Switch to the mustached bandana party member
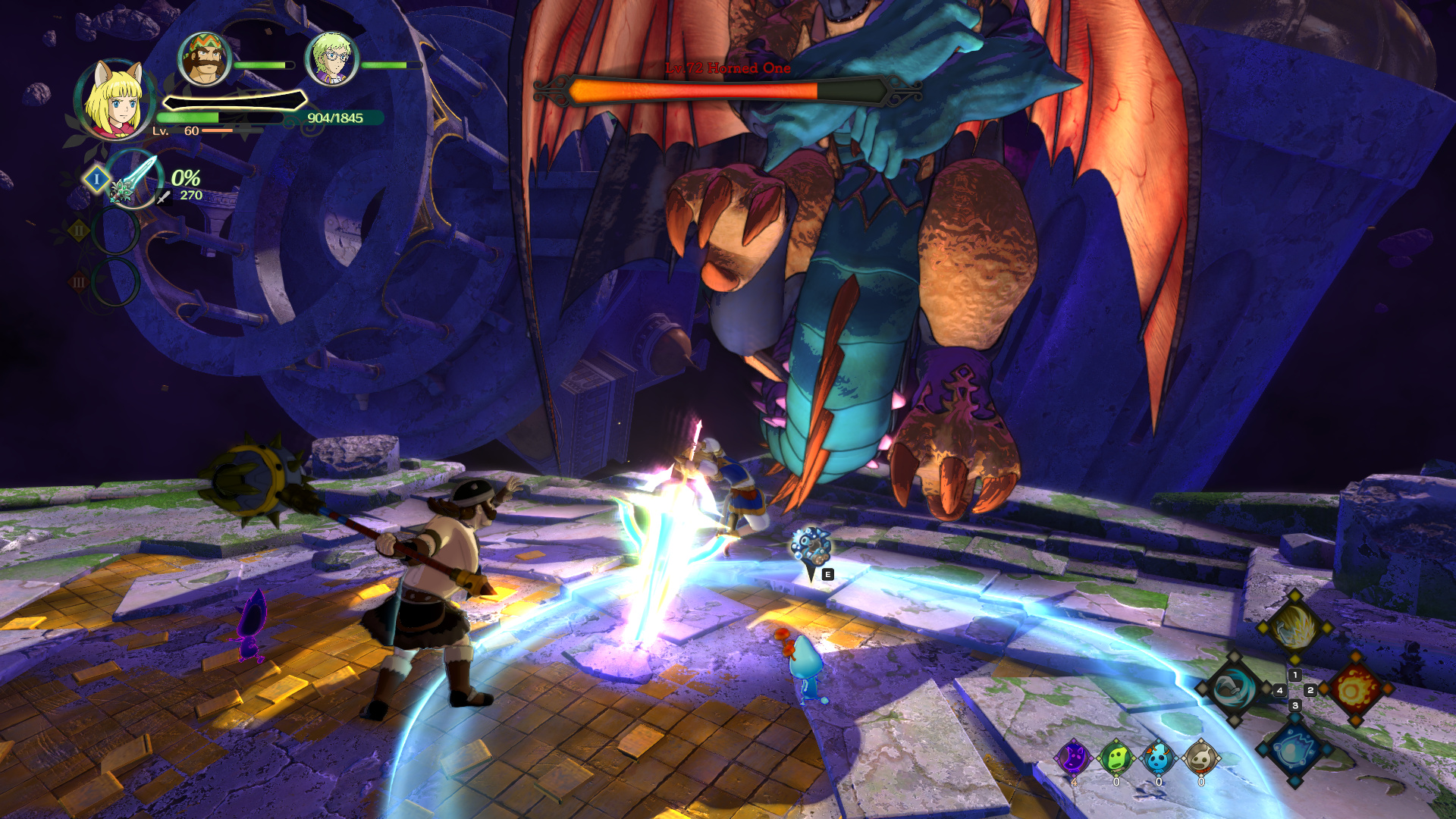This screenshot has width=1456, height=819. coord(204,58)
